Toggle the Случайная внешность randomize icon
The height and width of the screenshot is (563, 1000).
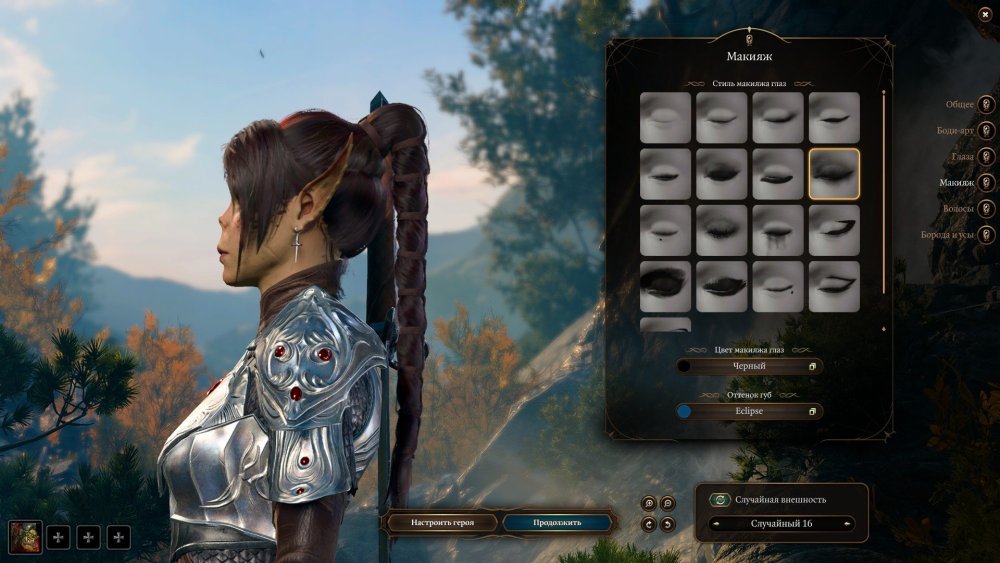pyautogui.click(x=719, y=499)
